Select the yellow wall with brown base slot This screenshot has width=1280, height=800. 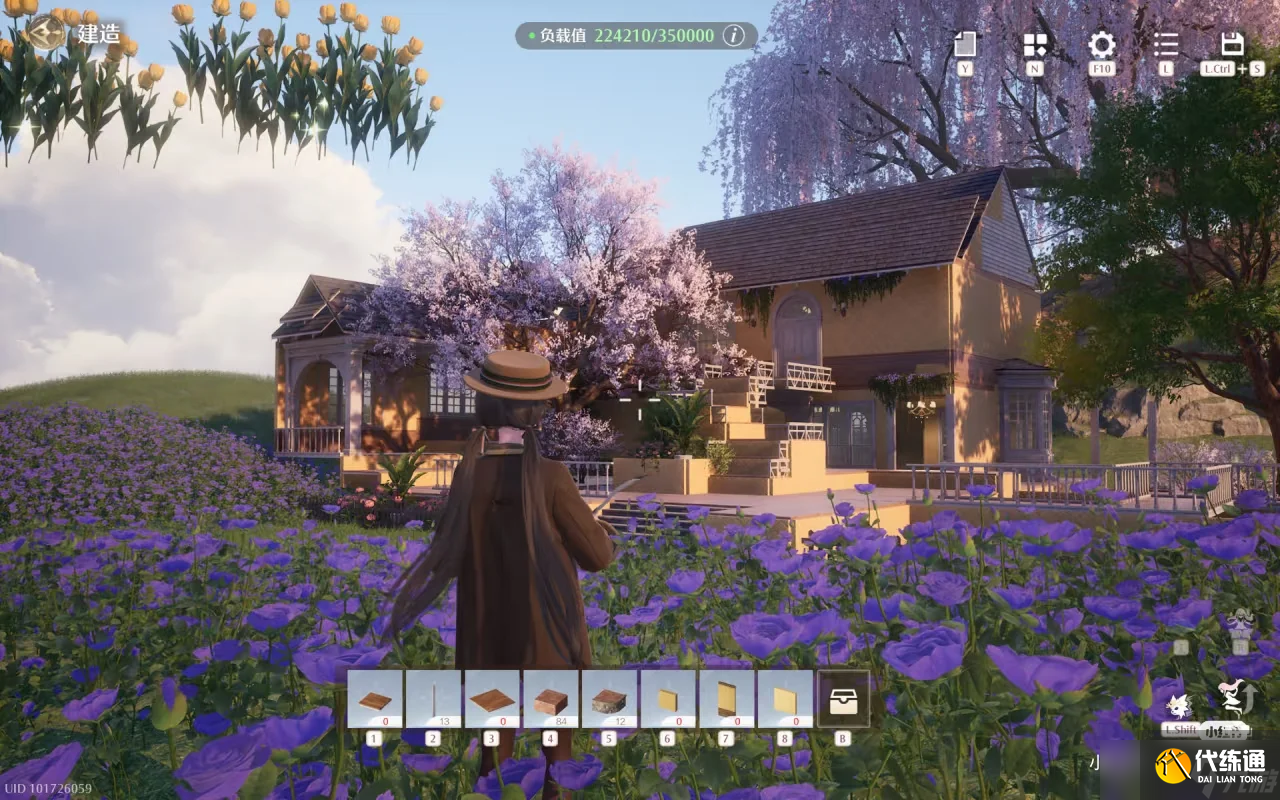tap(726, 699)
